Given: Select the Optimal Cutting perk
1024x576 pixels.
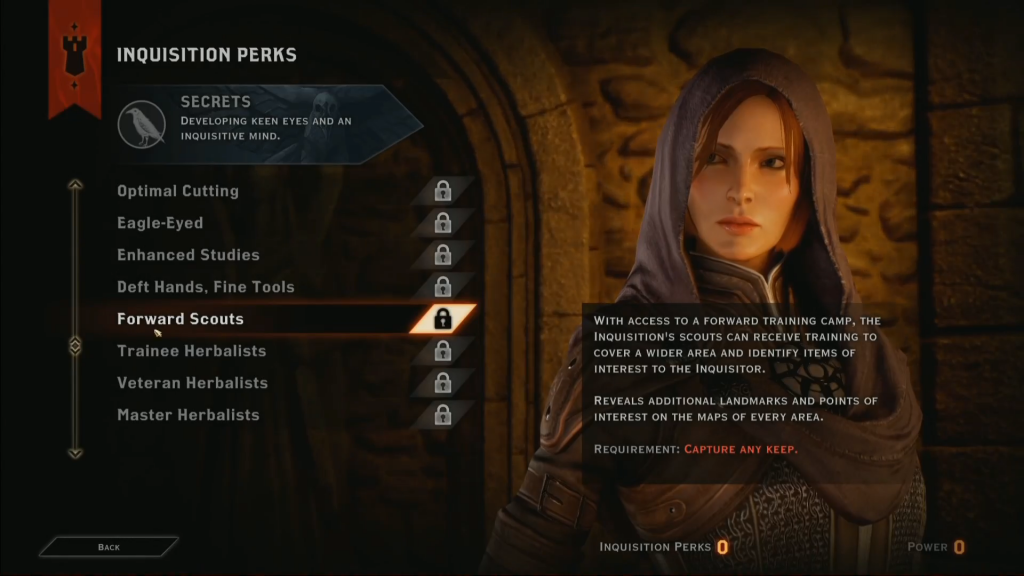Looking at the screenshot, I should pyautogui.click(x=178, y=191).
